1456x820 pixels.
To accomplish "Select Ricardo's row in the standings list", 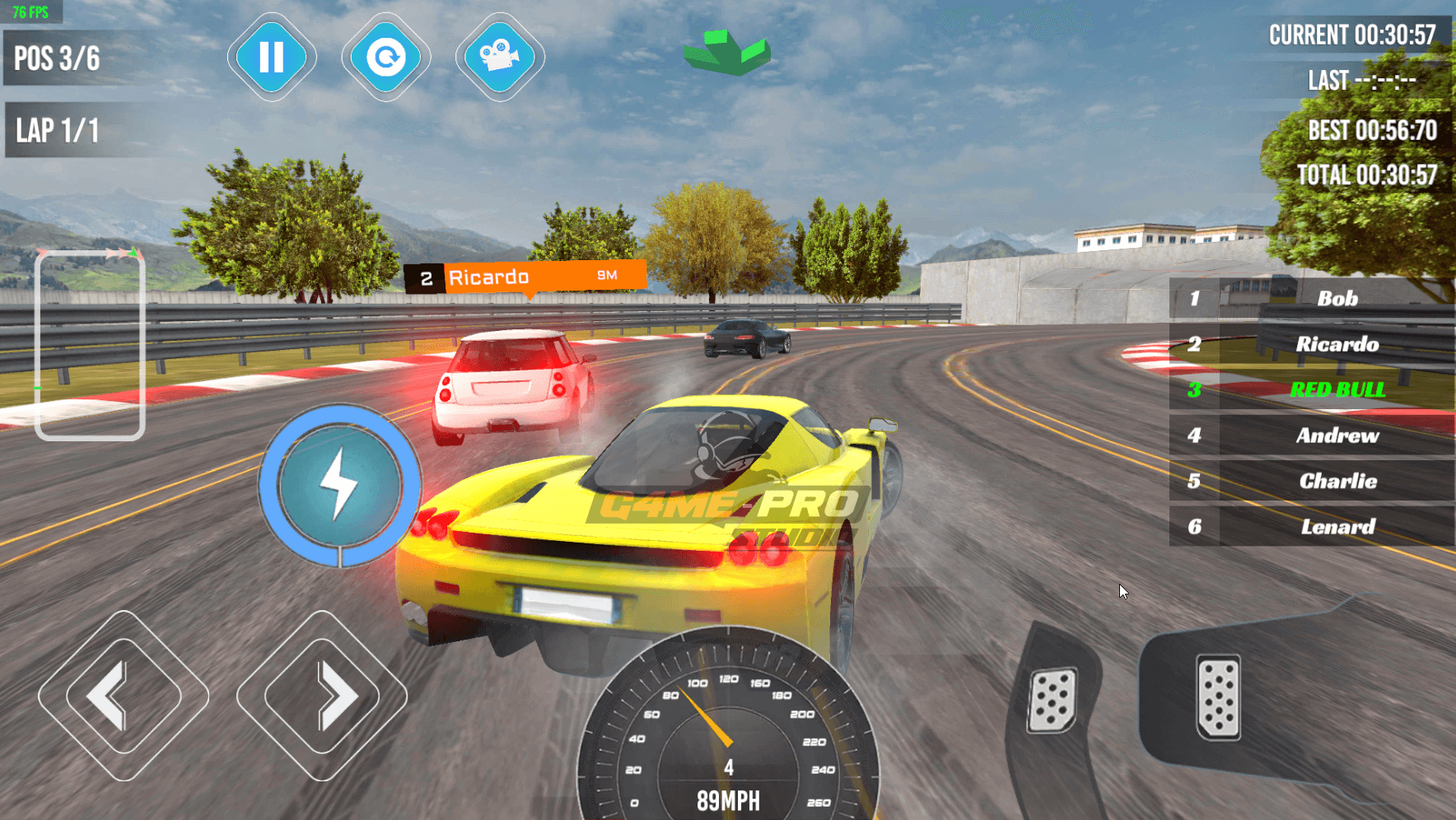I will pos(1311,344).
